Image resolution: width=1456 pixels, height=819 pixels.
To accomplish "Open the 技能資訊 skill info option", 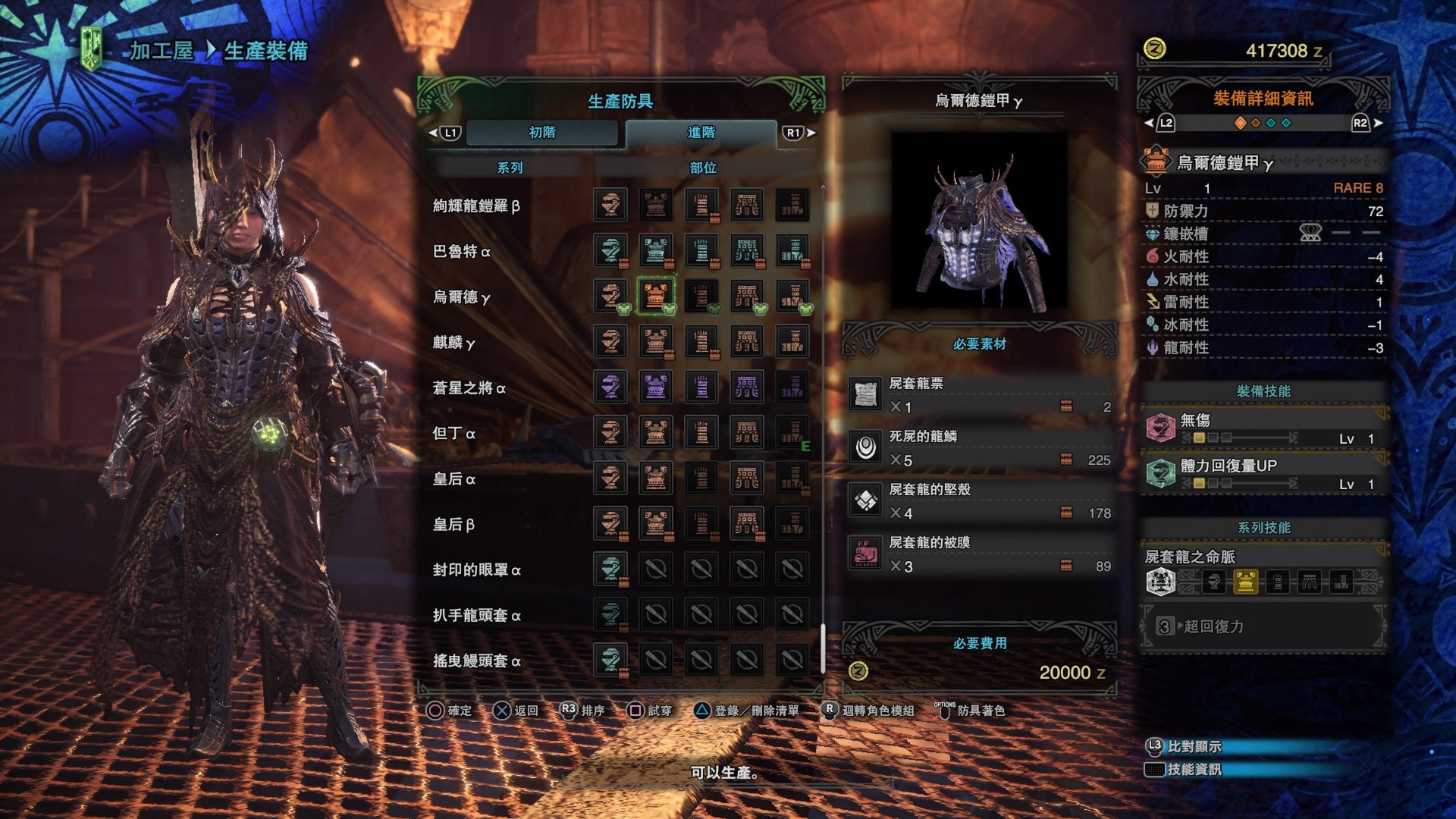I will tap(1194, 770).
